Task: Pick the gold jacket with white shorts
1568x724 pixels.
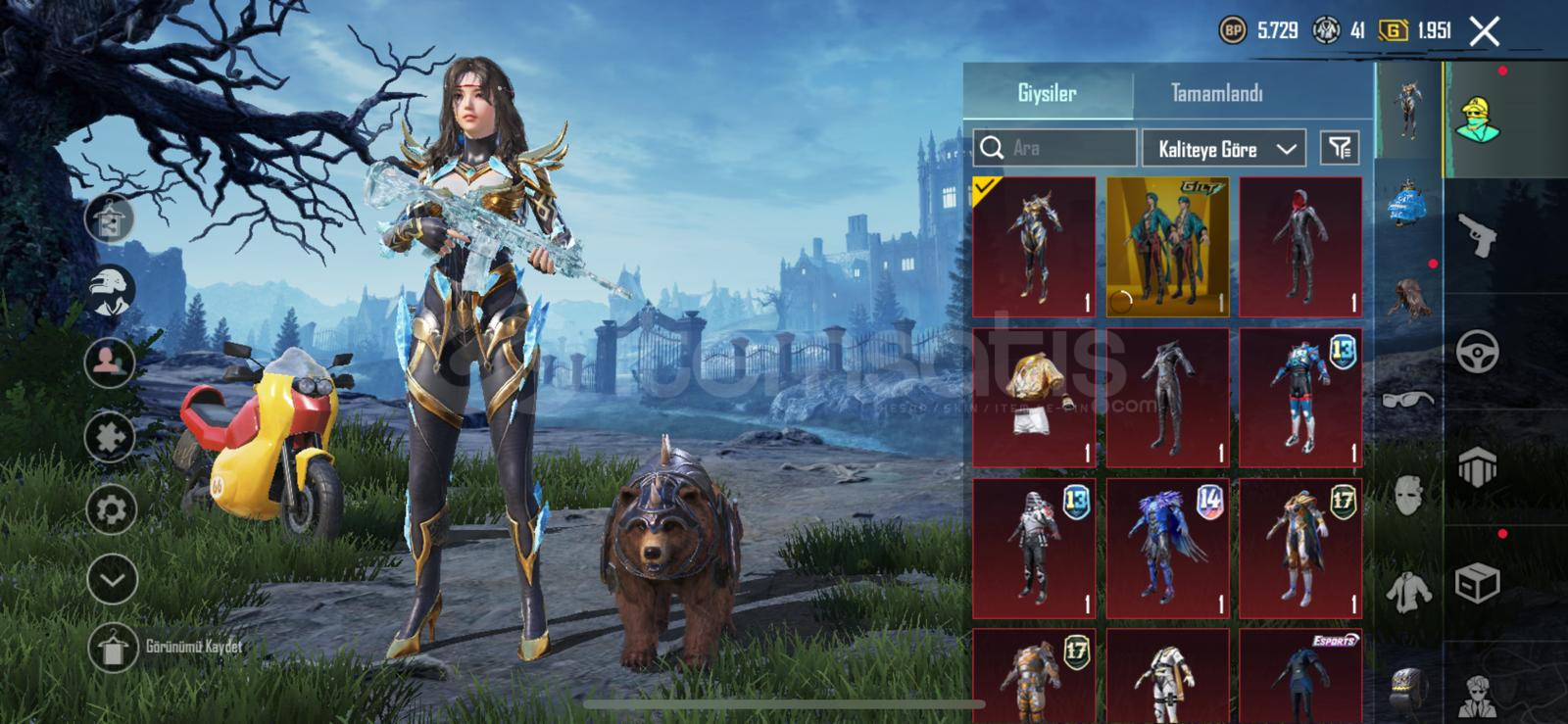Action: pos(1034,398)
